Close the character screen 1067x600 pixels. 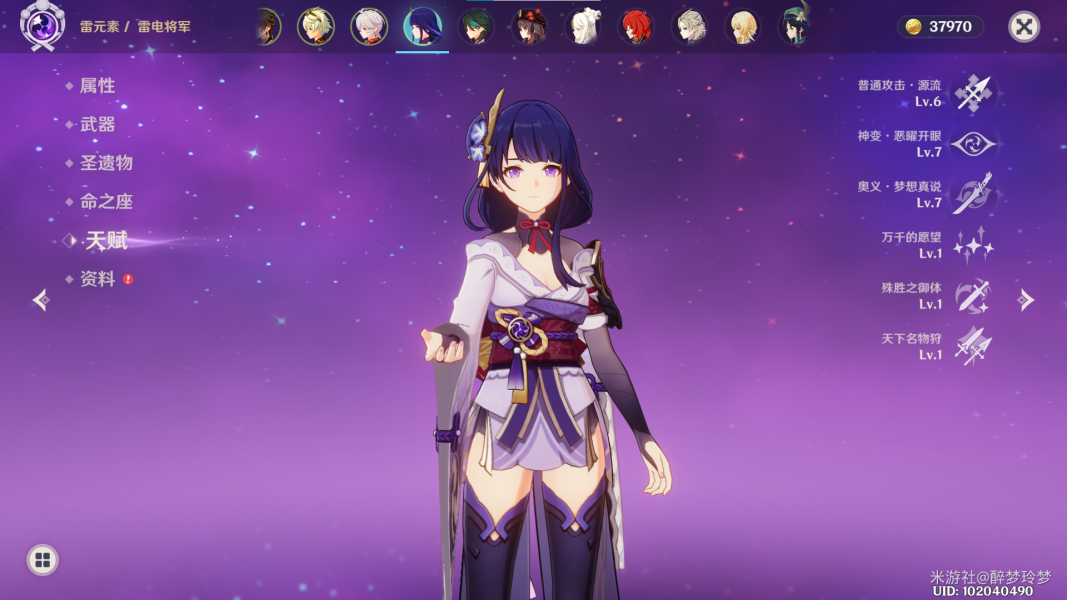tap(1023, 27)
